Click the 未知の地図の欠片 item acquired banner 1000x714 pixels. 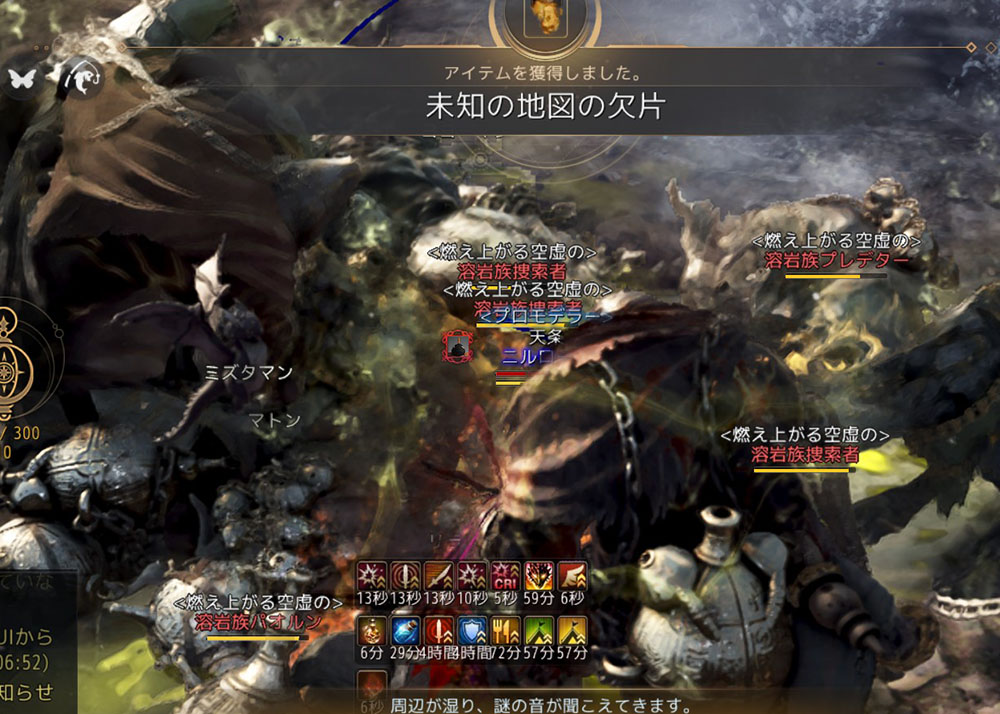point(545,107)
